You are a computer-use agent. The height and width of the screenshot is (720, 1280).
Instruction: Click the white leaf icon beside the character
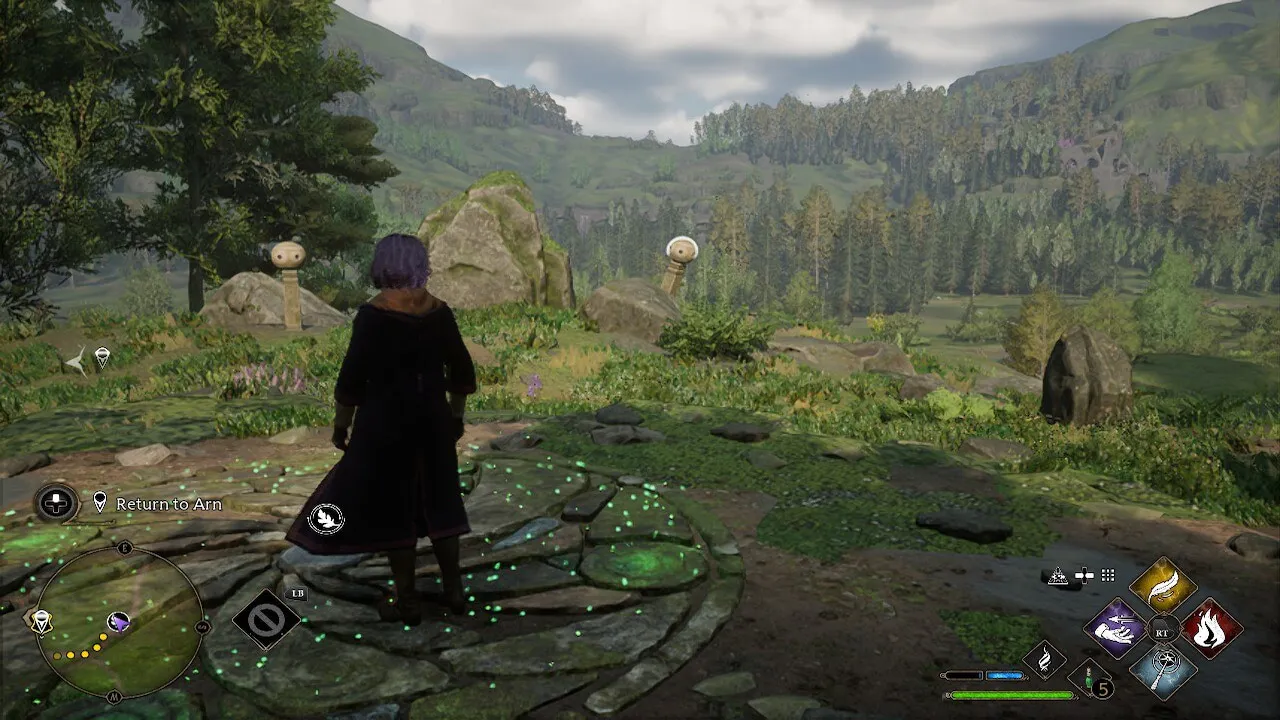click(x=326, y=518)
